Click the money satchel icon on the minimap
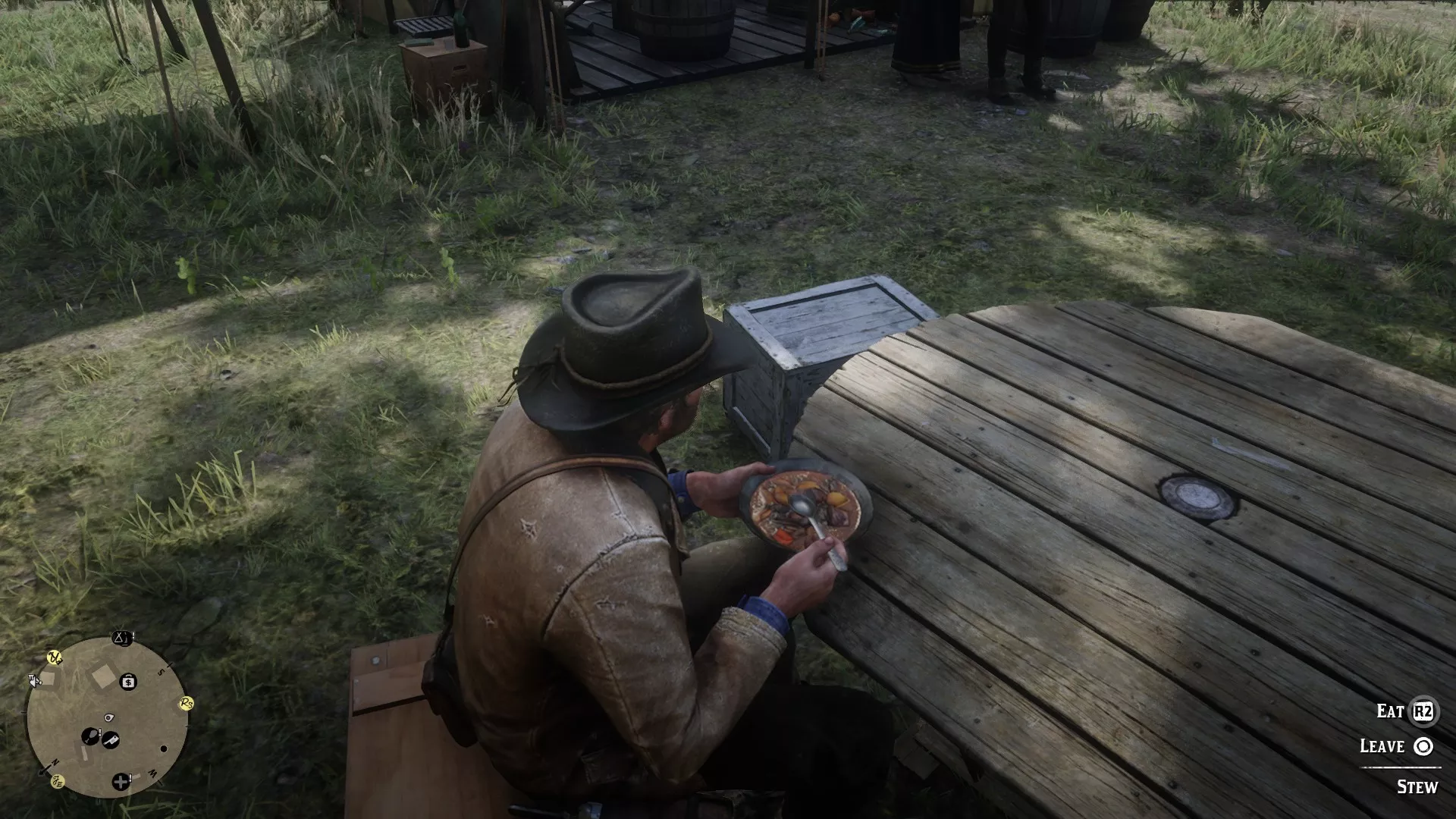 [x=127, y=681]
